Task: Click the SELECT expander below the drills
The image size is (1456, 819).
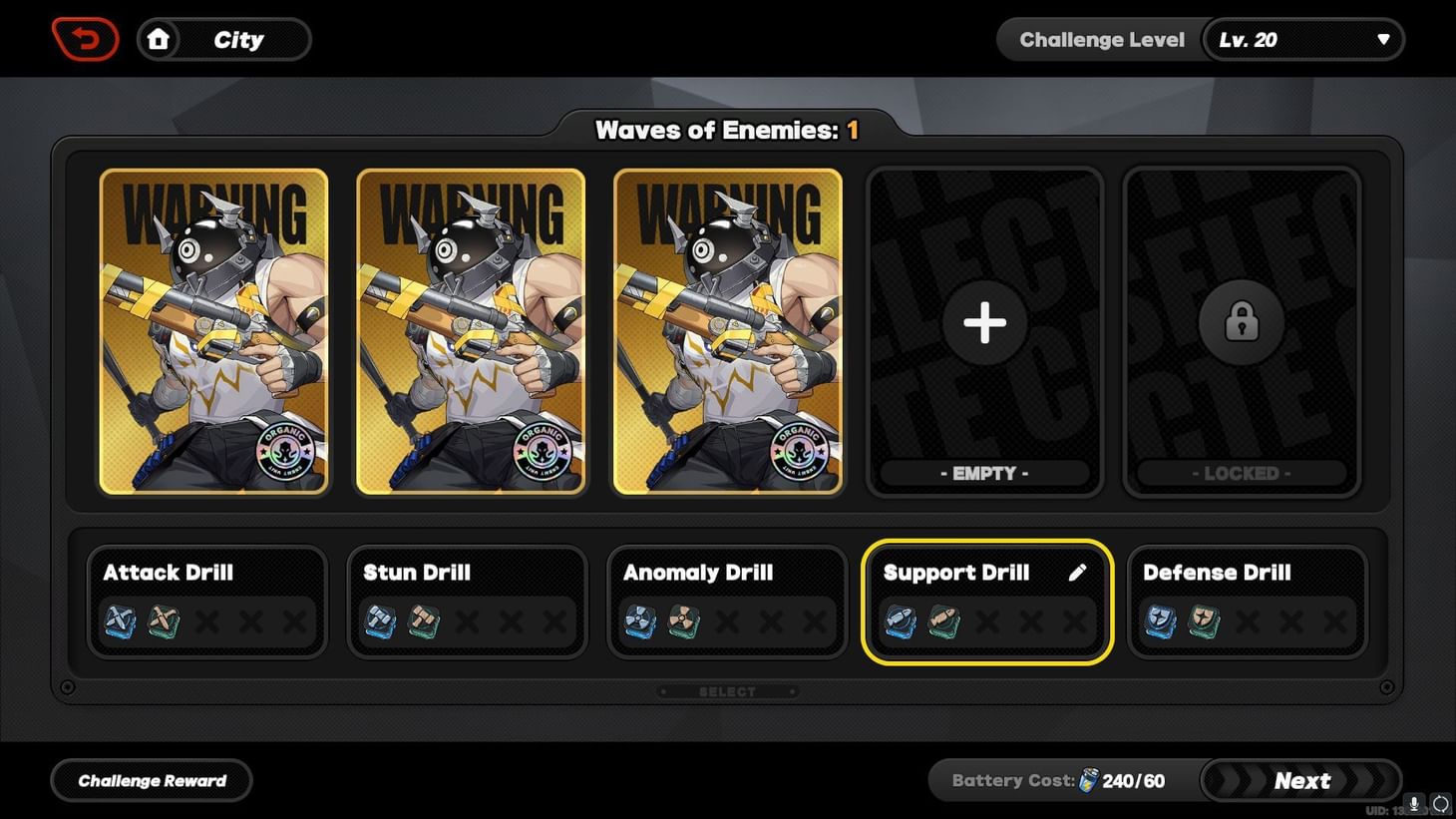Action: (727, 690)
